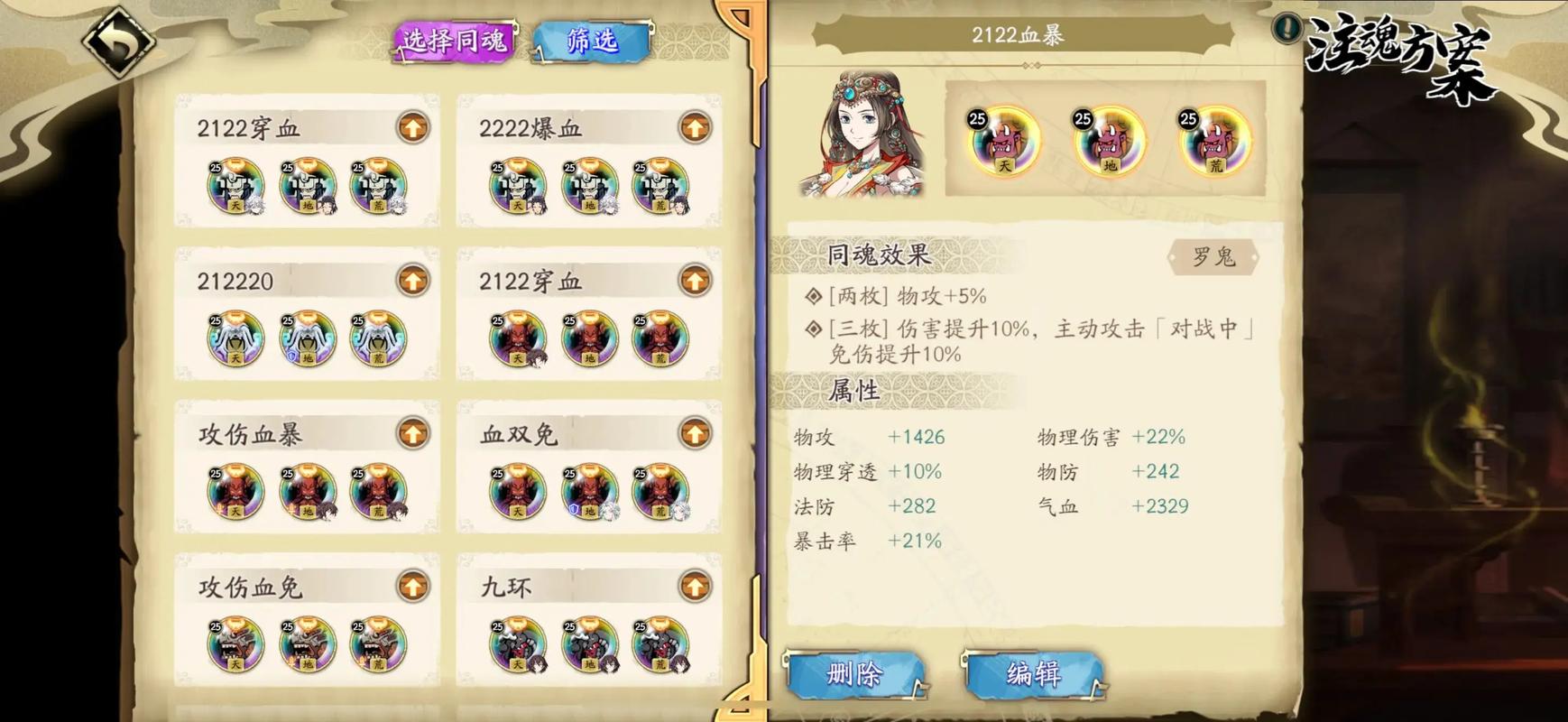Click the 罗鬼 tag label
This screenshot has width=1568, height=722.
coord(1214,256)
